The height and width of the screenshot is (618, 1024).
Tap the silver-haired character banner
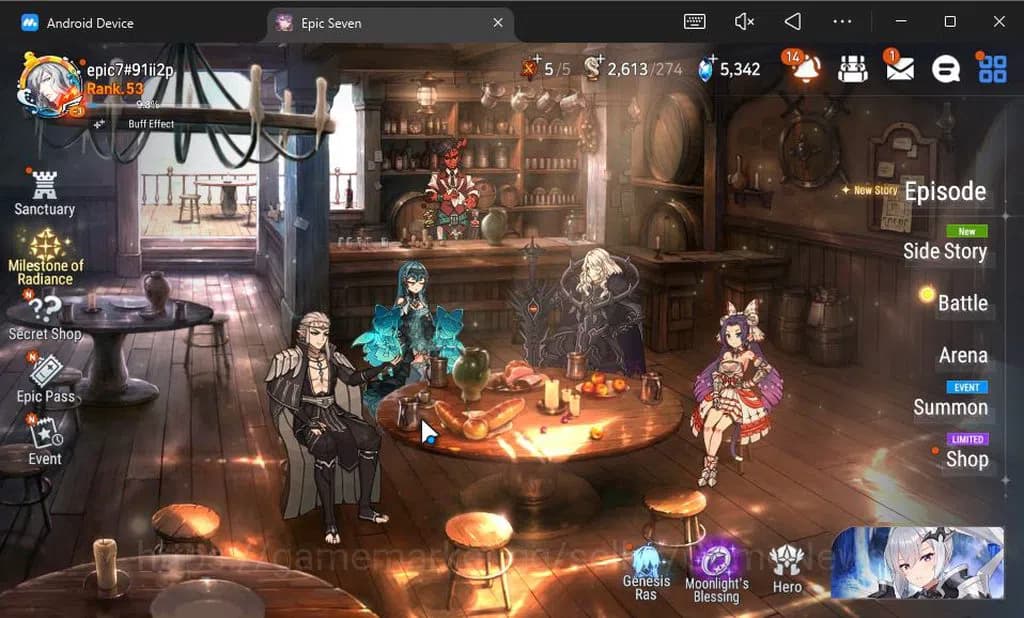point(916,562)
